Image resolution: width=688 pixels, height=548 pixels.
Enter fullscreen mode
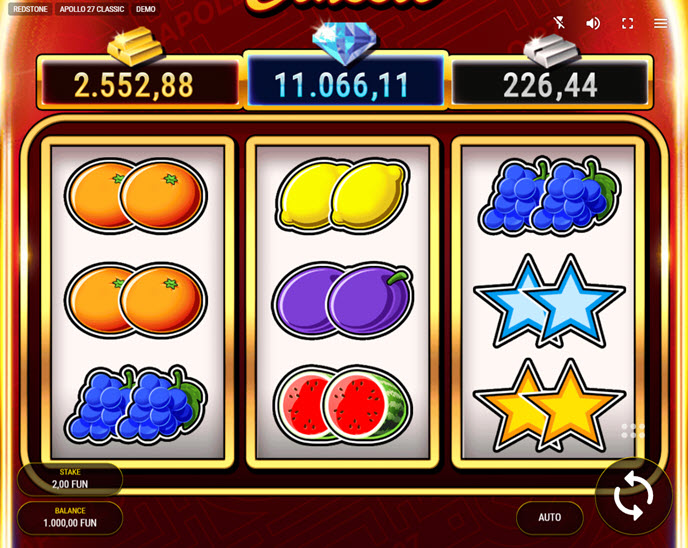[628, 23]
